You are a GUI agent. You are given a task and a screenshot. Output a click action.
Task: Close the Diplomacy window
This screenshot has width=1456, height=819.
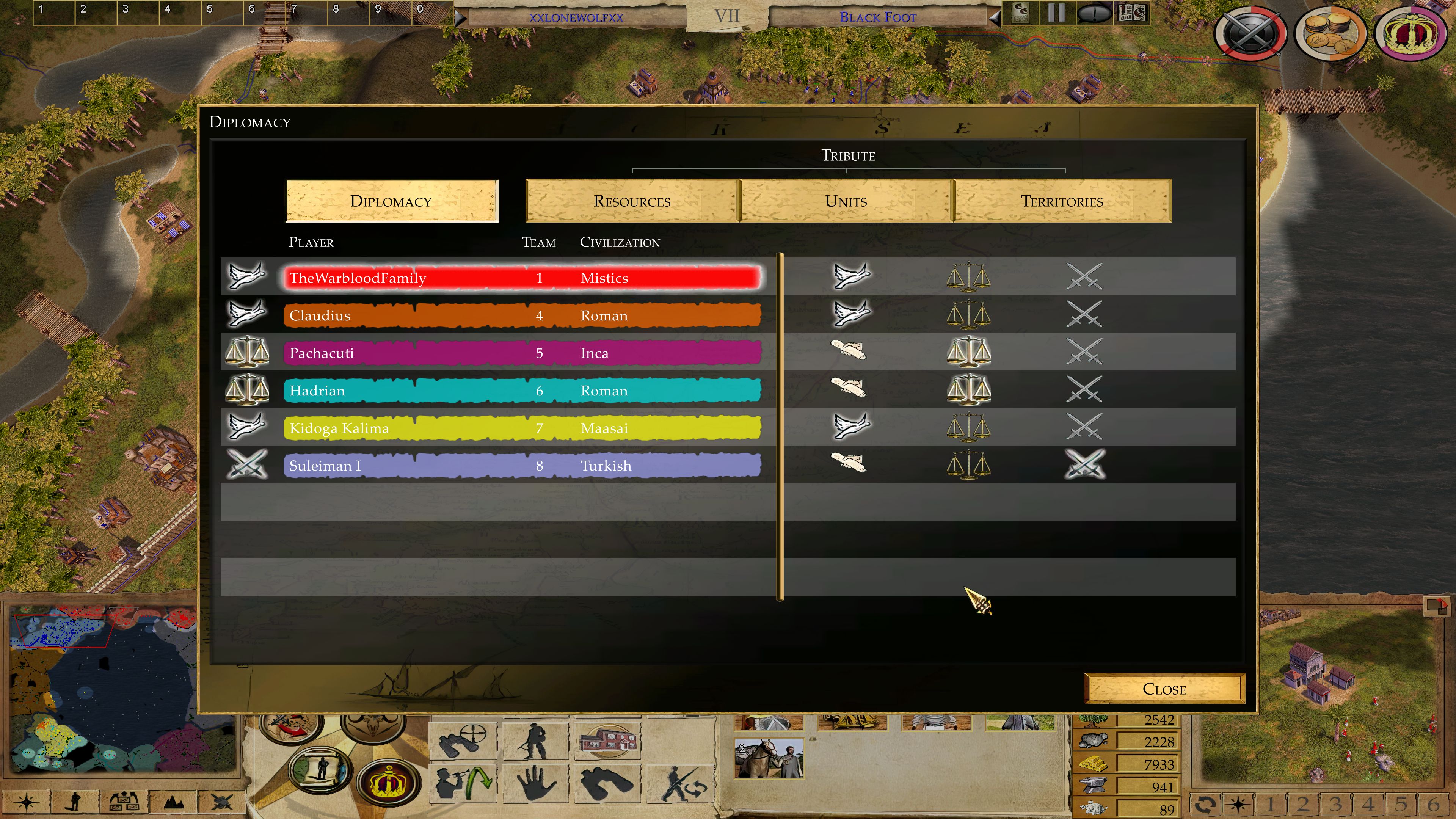pyautogui.click(x=1164, y=689)
